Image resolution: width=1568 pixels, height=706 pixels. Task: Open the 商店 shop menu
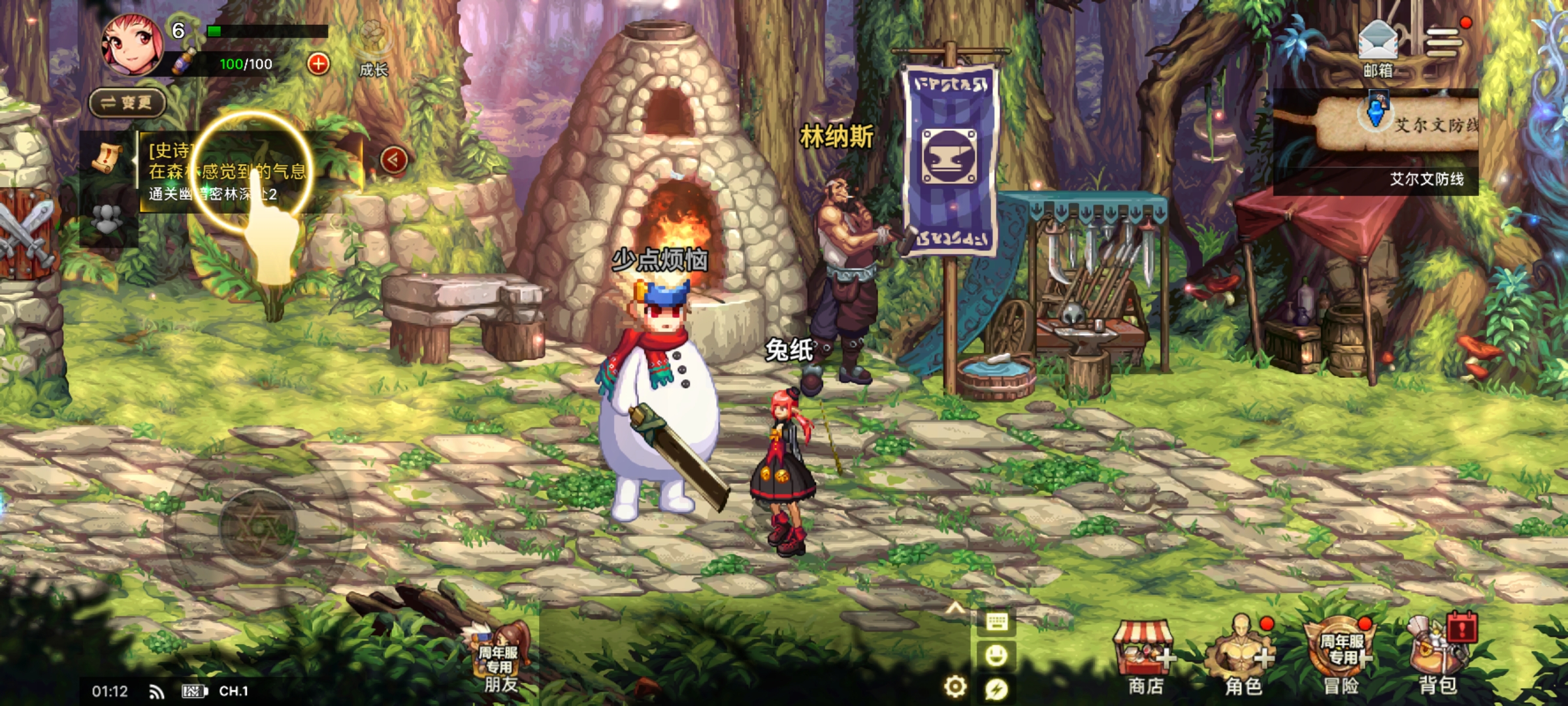[1145, 657]
